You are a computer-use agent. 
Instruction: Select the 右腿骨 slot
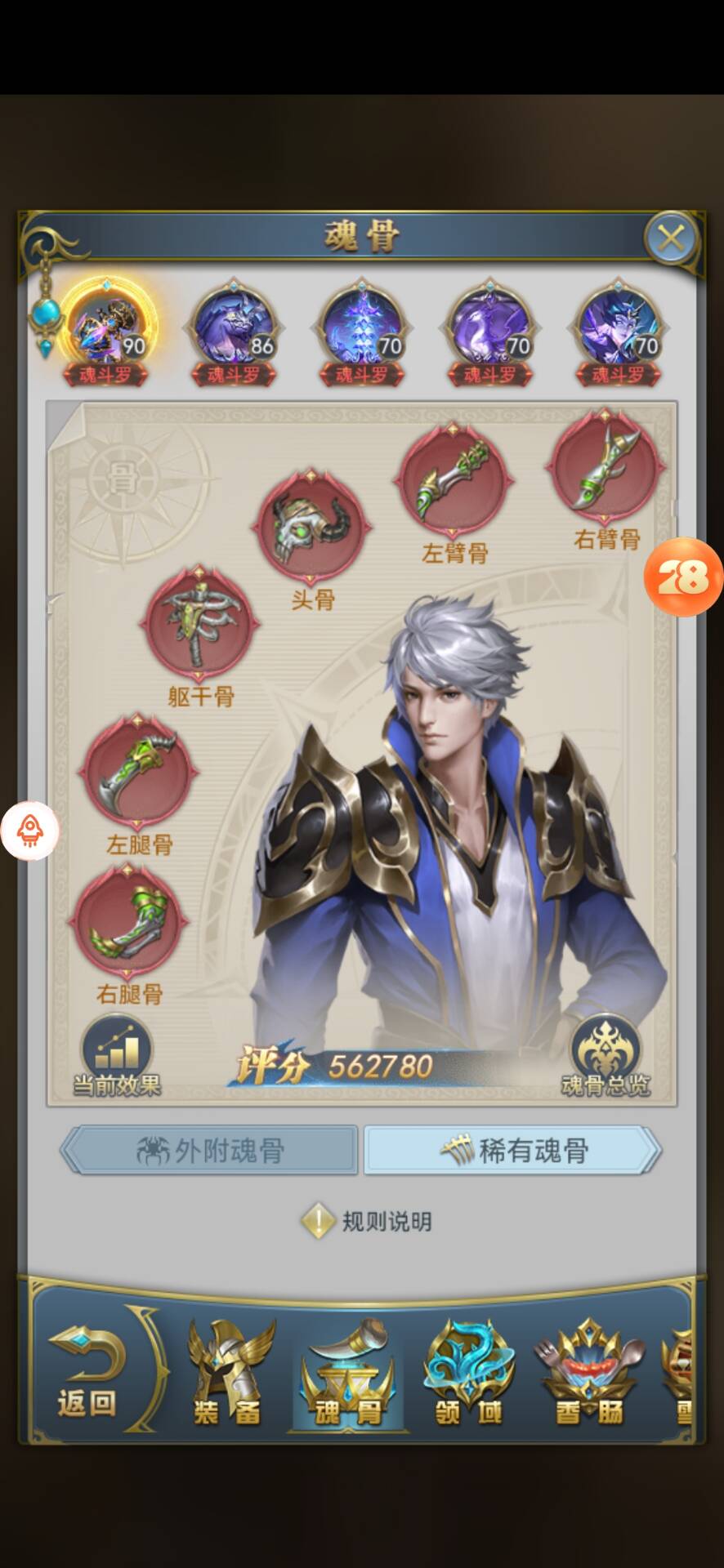tap(129, 923)
